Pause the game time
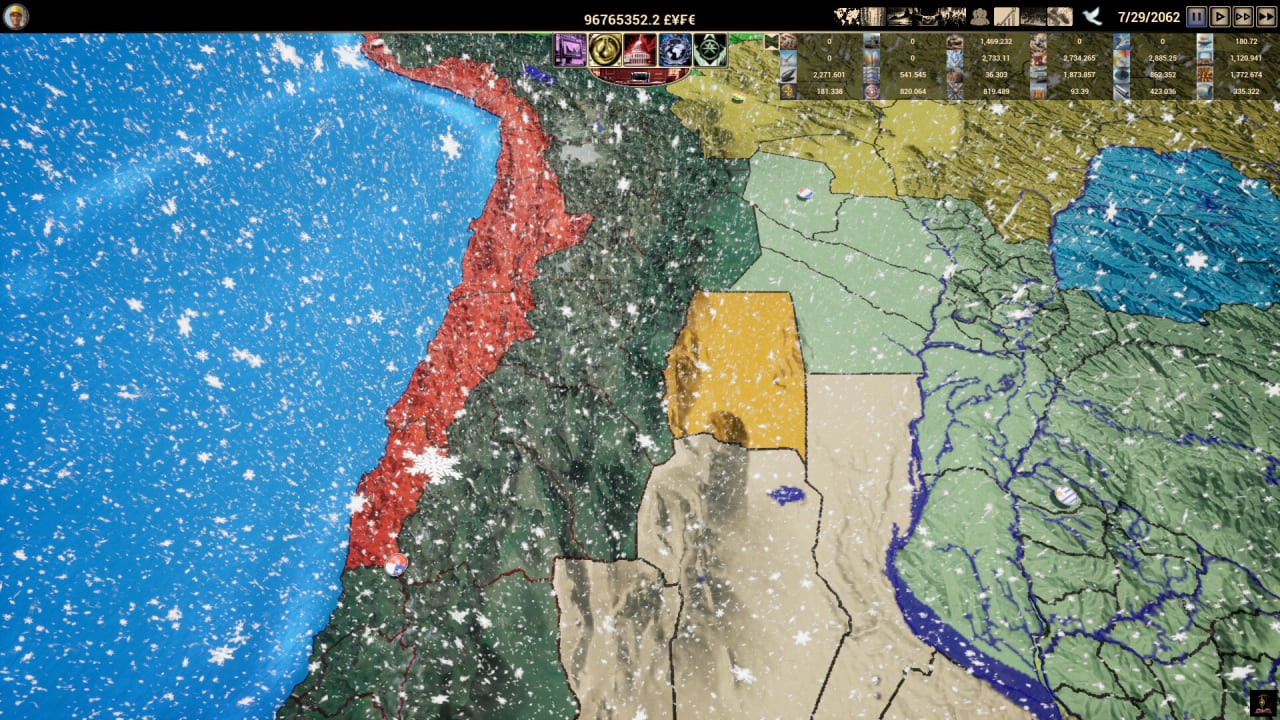 pos(1196,17)
